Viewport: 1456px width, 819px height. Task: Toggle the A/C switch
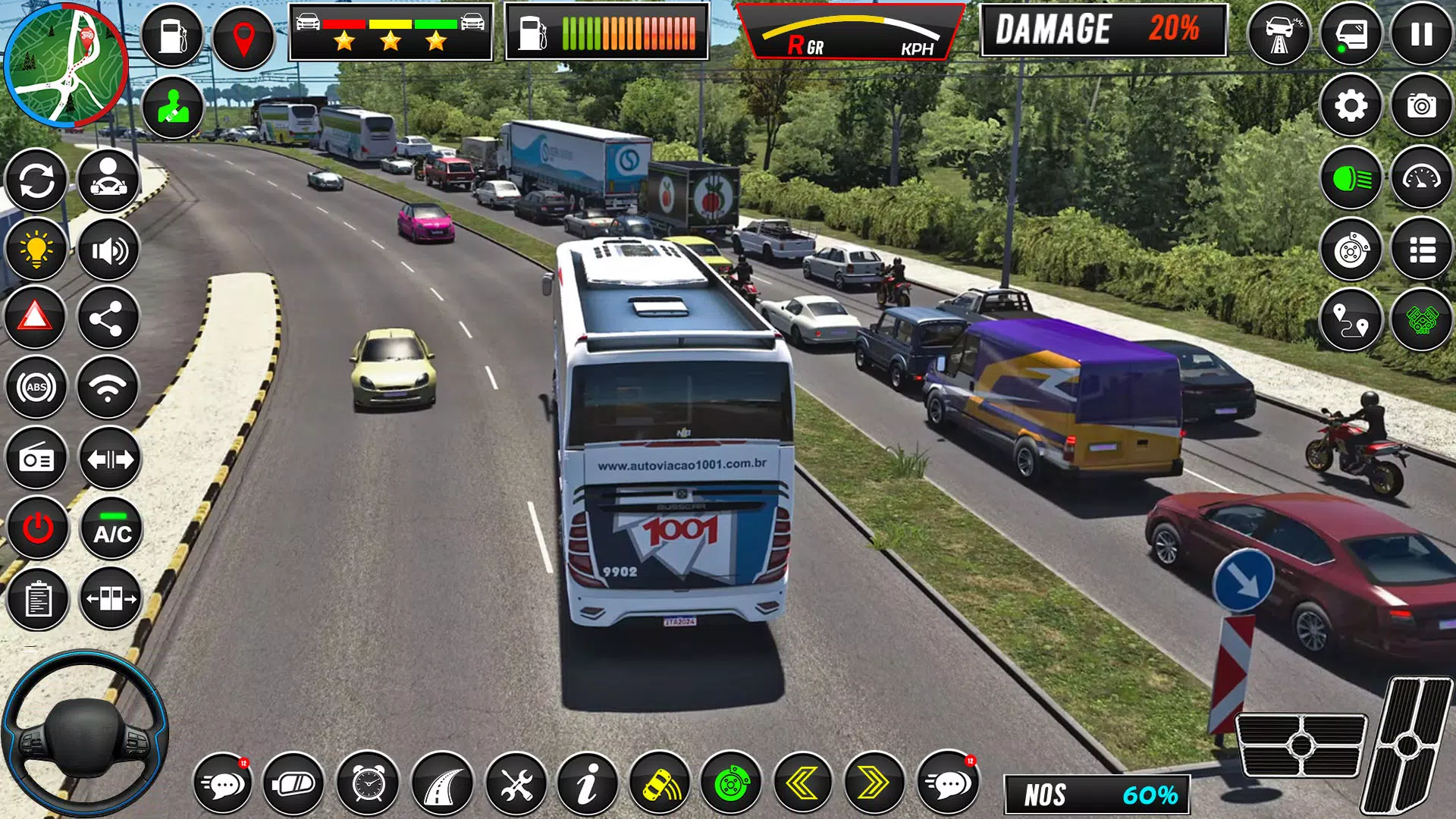click(x=108, y=529)
